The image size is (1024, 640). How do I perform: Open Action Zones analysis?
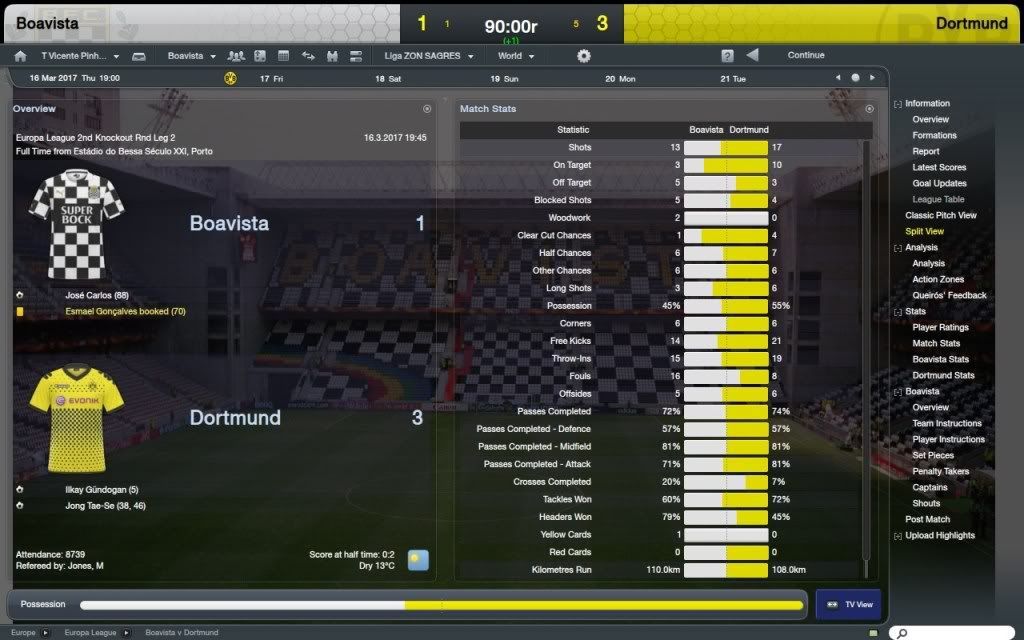click(x=938, y=280)
